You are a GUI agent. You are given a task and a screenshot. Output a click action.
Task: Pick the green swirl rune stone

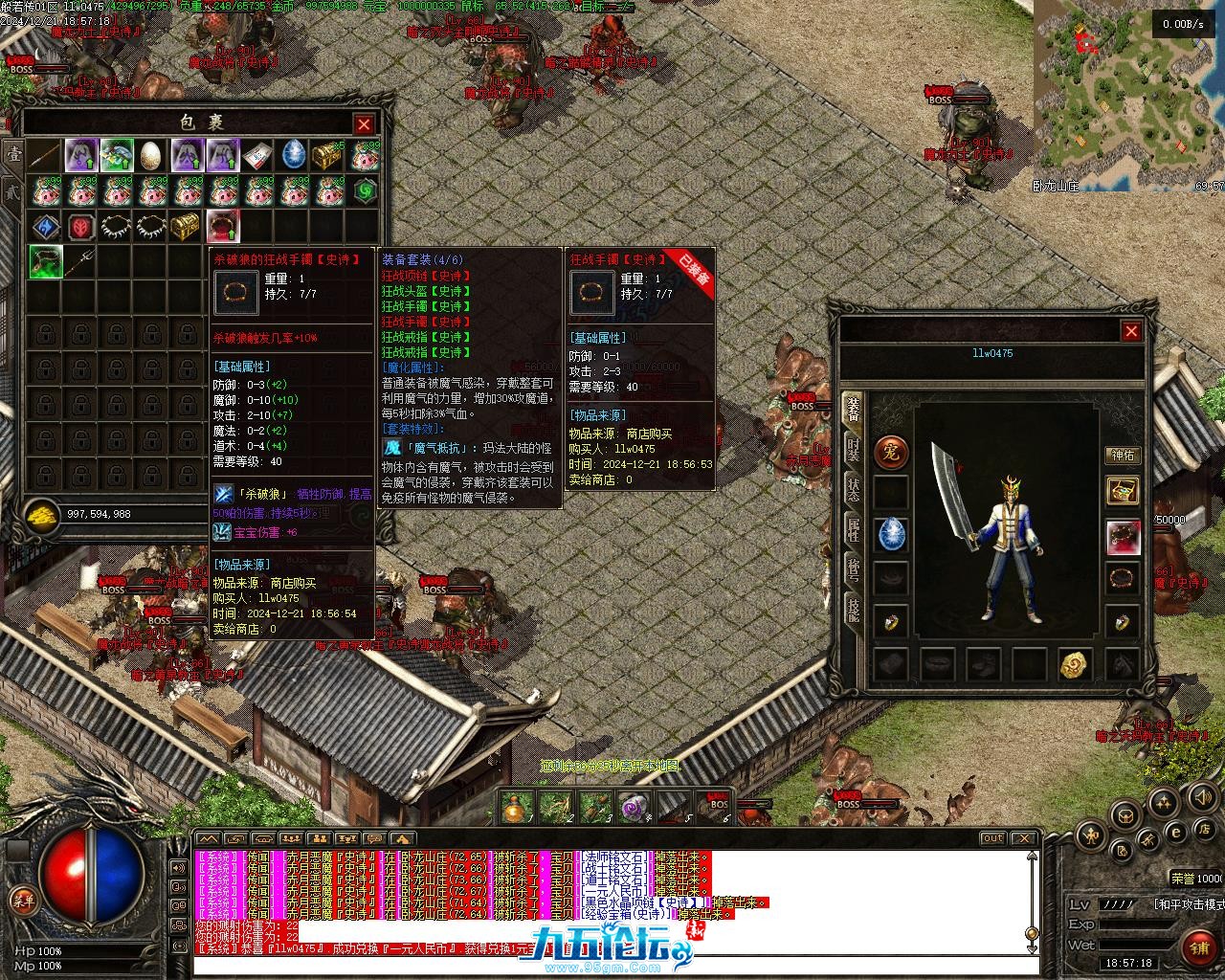[x=365, y=191]
